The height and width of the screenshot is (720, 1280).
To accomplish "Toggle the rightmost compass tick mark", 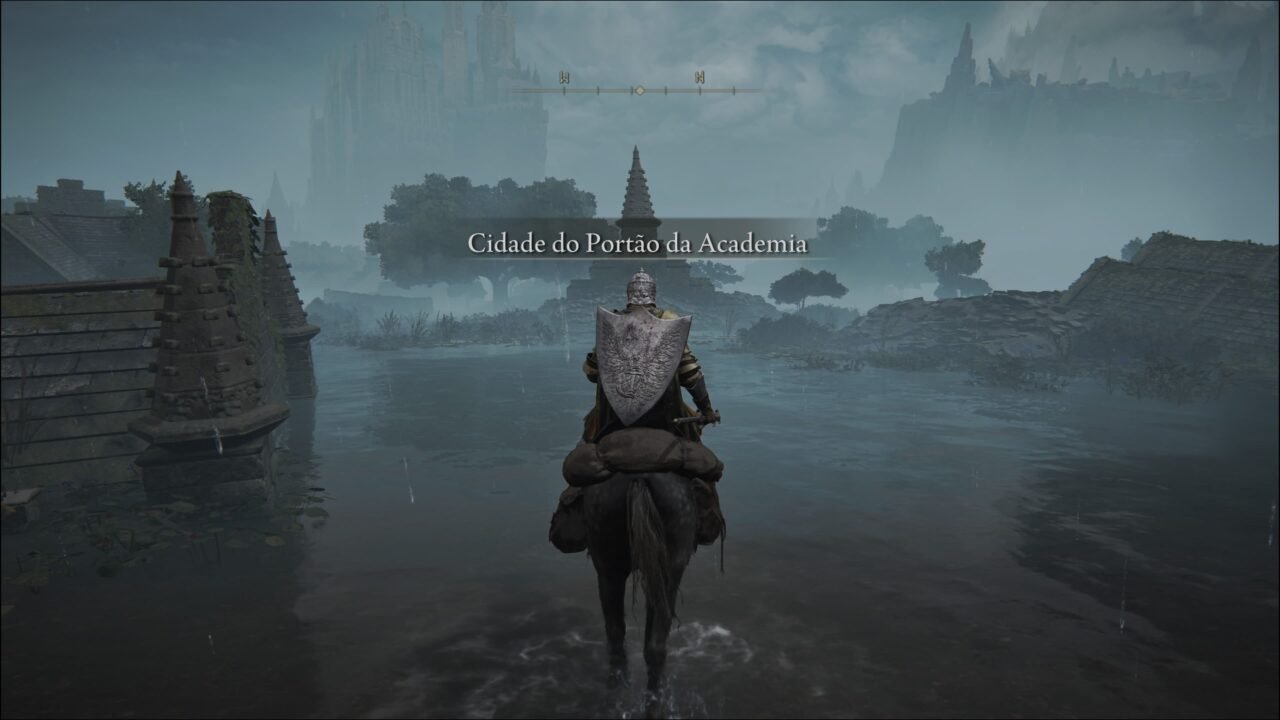I will [734, 90].
